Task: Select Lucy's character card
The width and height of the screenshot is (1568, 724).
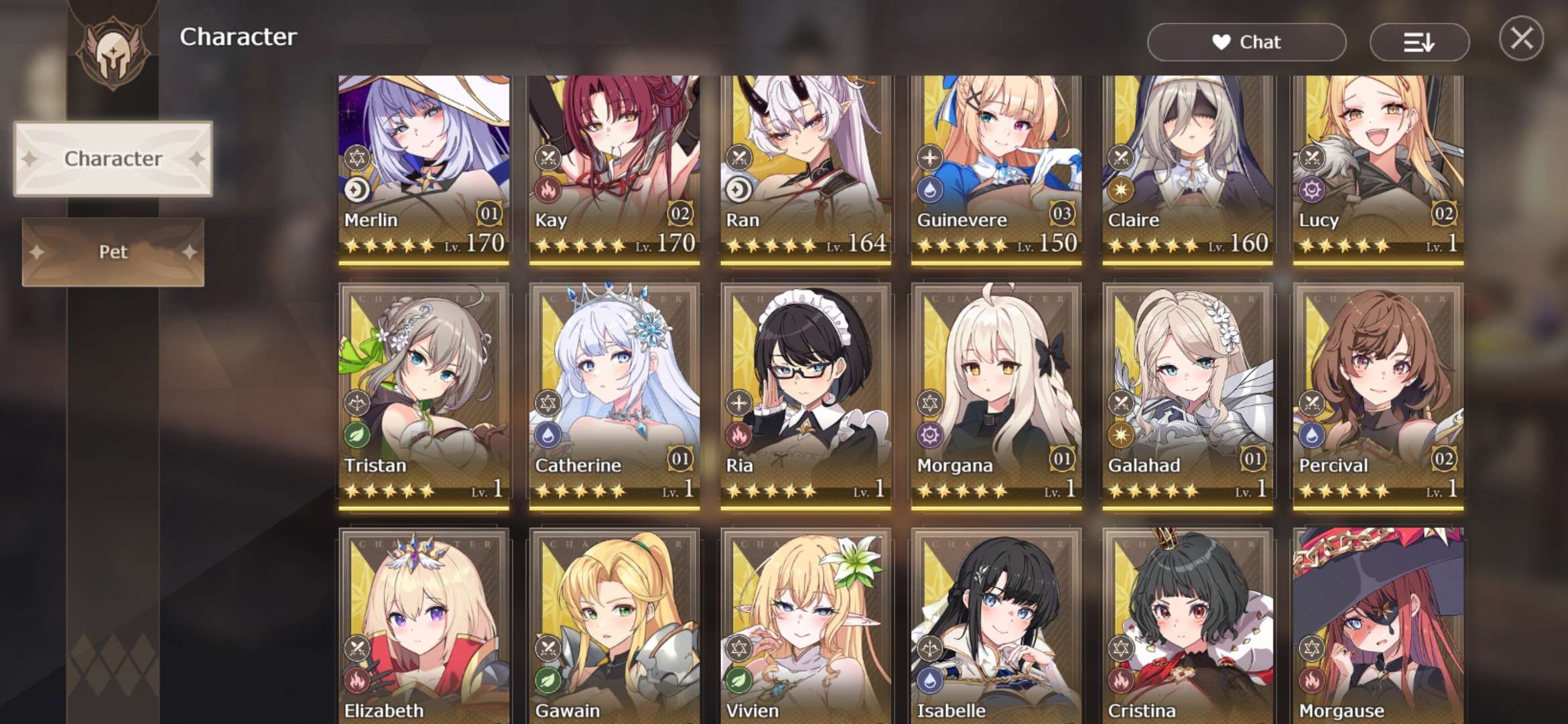Action: point(1378,168)
